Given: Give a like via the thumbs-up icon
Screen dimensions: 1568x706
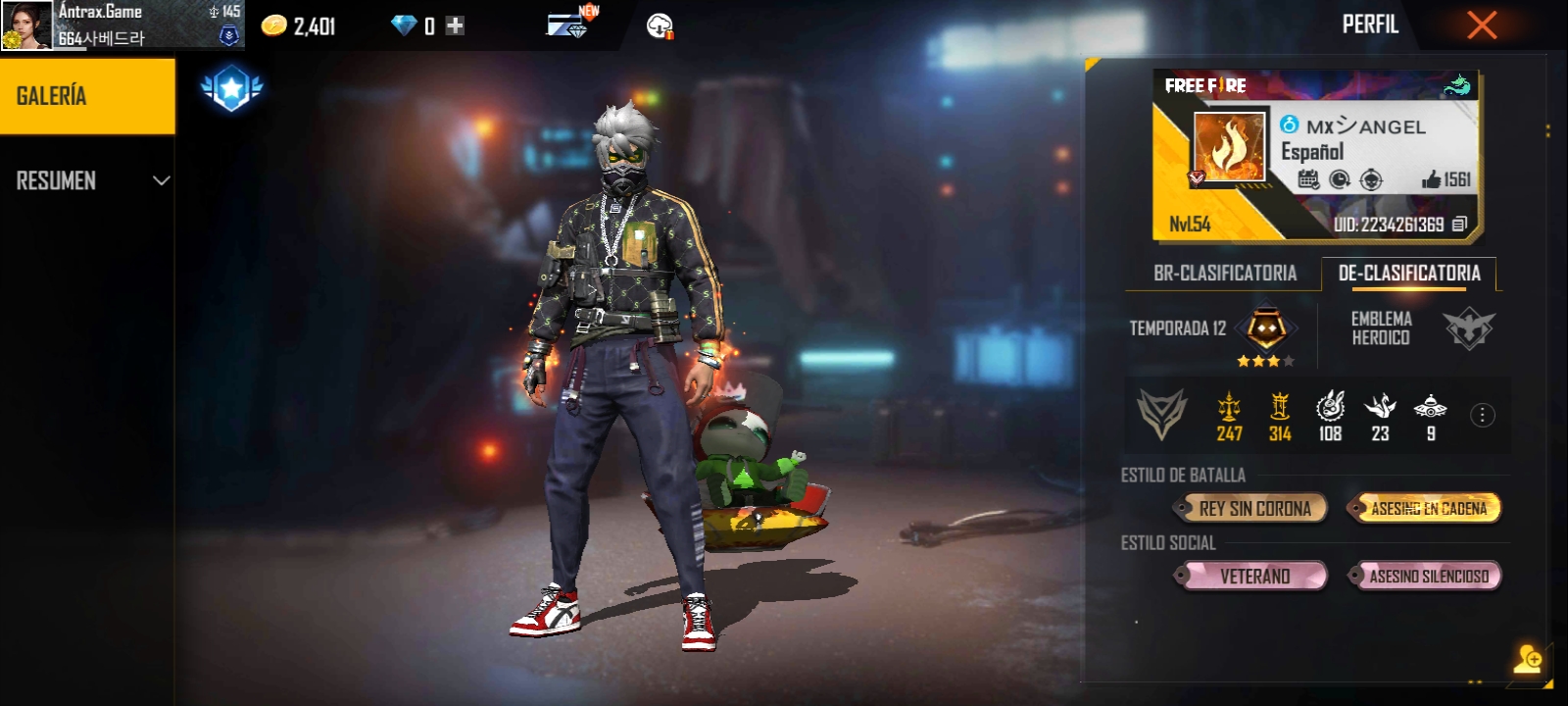Looking at the screenshot, I should tap(1432, 179).
